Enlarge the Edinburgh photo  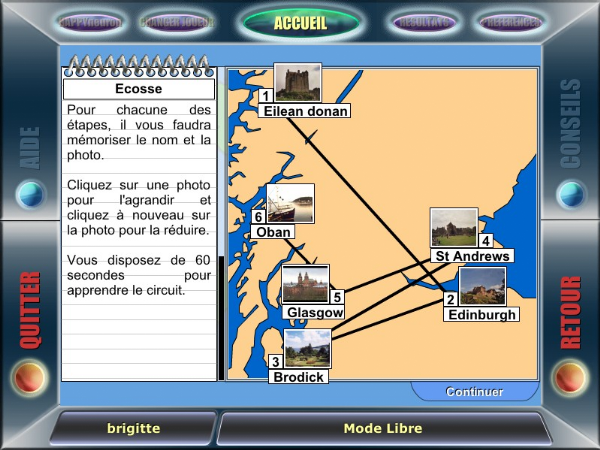coord(482,286)
